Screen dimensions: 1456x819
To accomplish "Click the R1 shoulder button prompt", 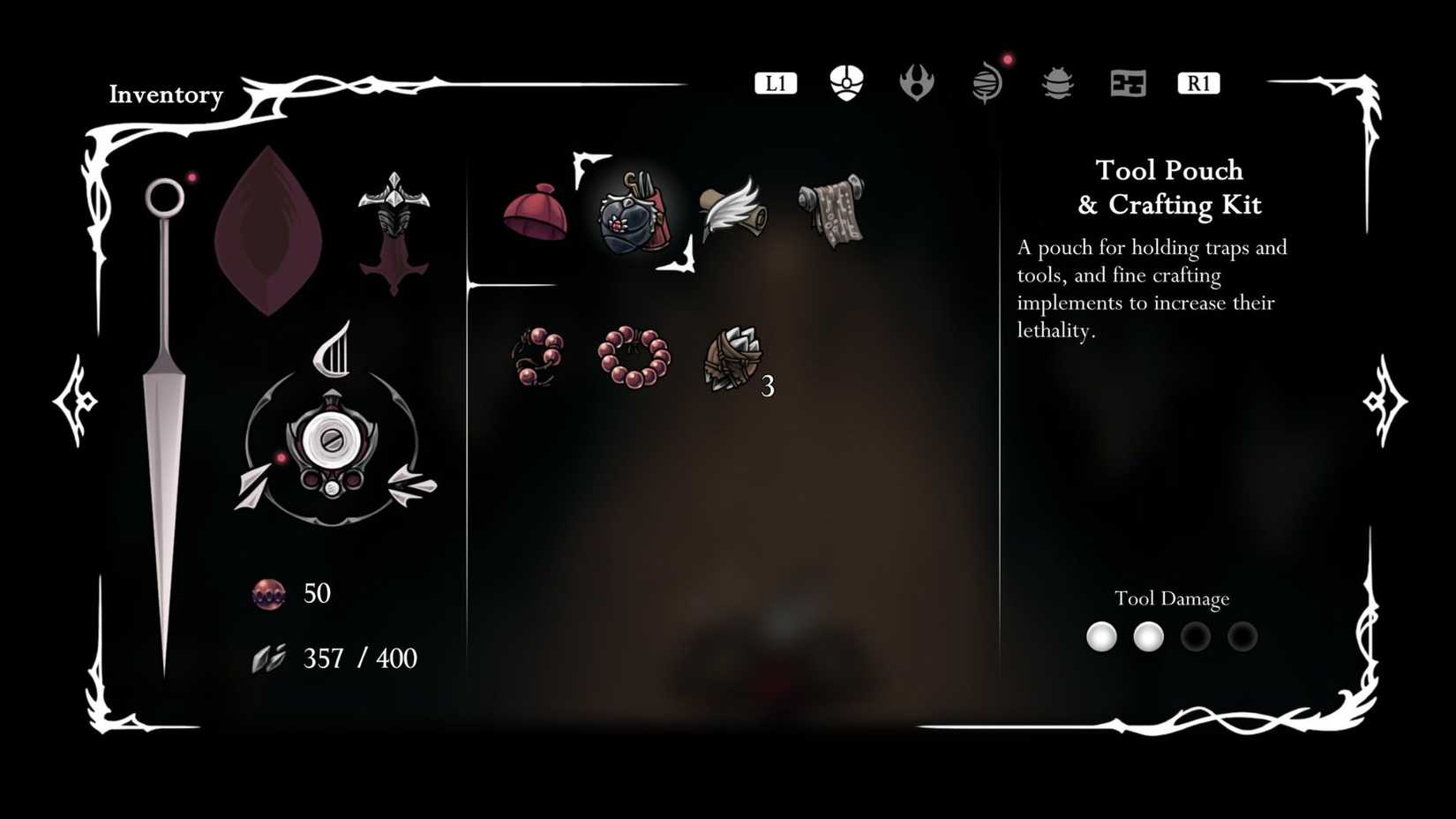I will click(1197, 83).
